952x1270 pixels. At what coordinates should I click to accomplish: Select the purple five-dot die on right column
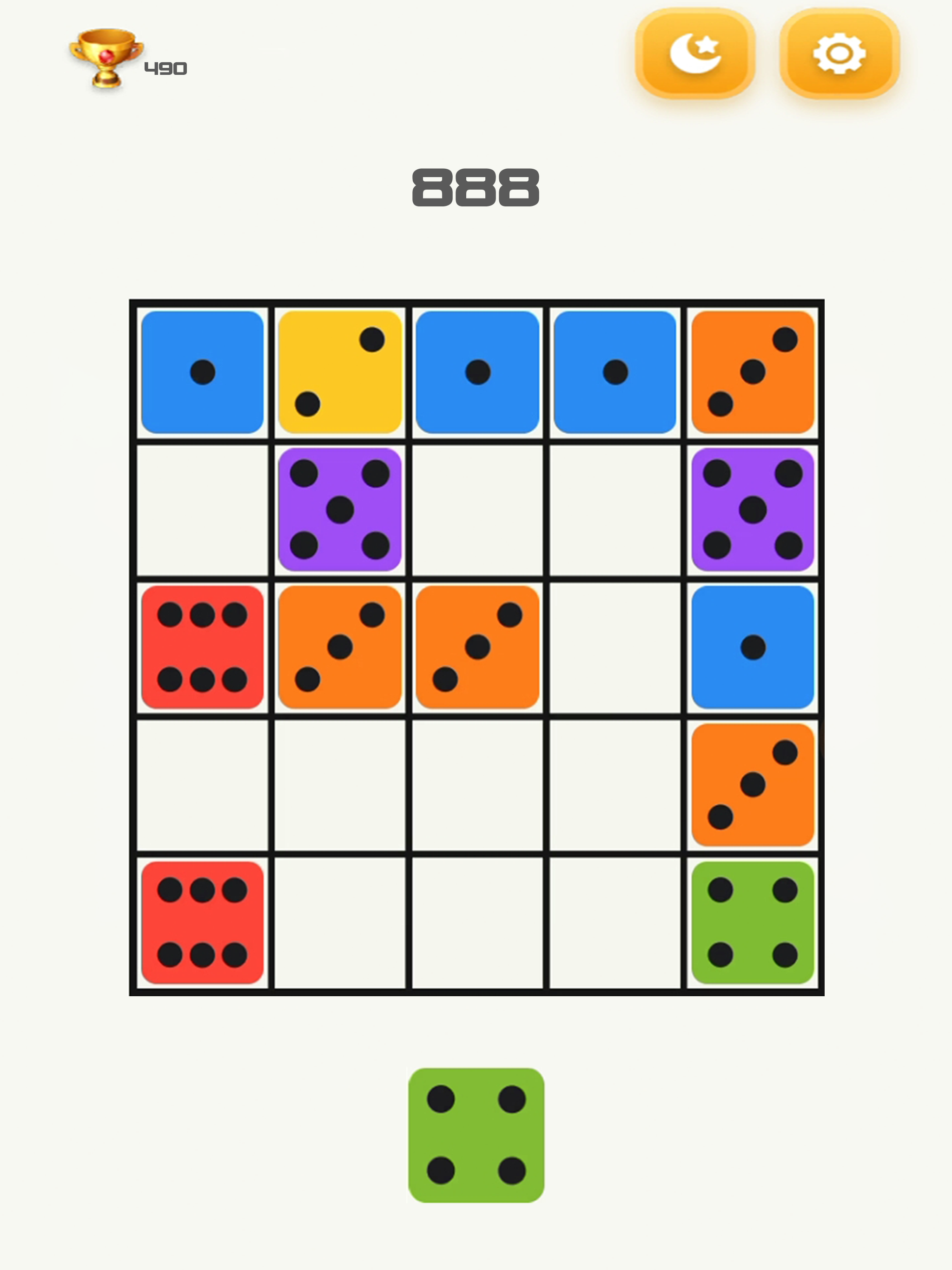(754, 510)
